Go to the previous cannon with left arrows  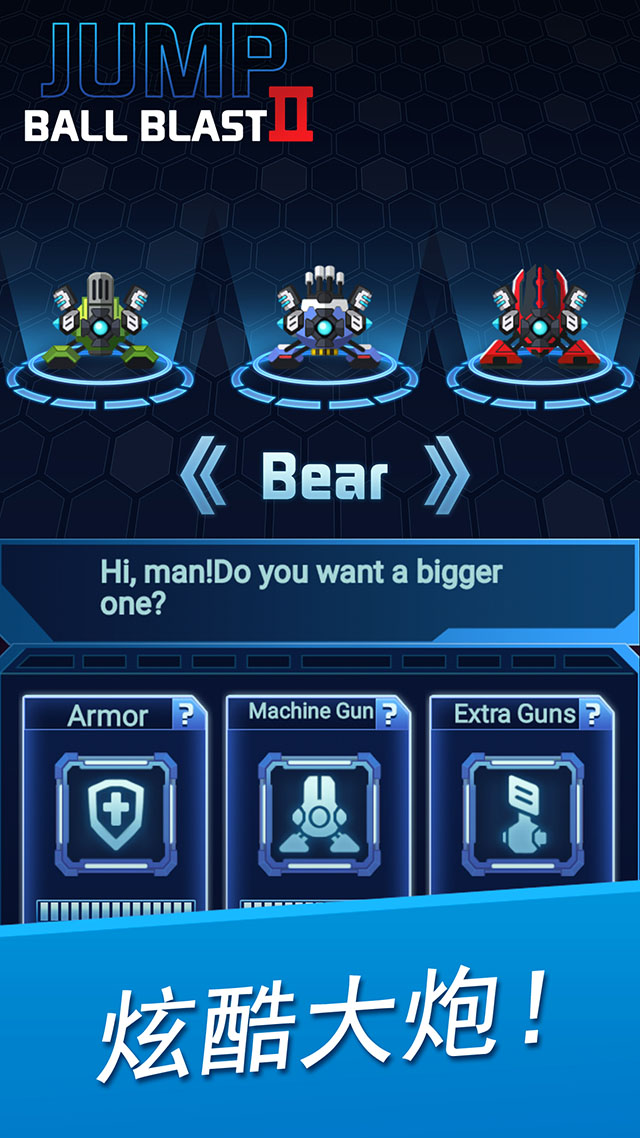(x=203, y=479)
